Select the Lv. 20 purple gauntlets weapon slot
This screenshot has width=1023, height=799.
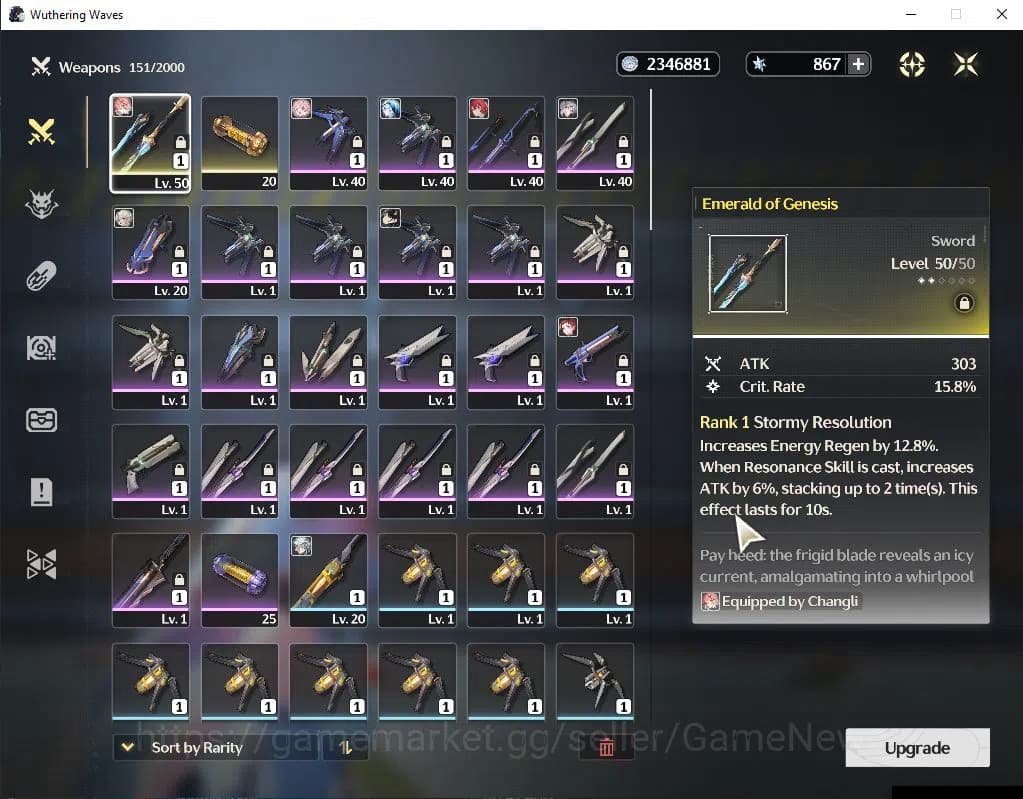coord(150,252)
